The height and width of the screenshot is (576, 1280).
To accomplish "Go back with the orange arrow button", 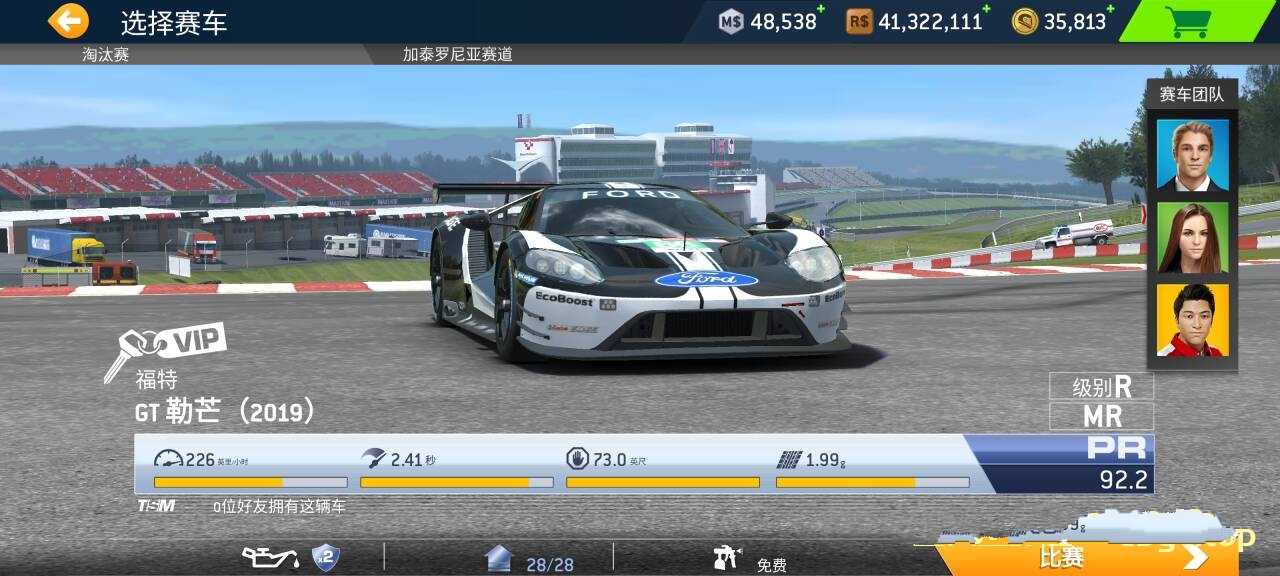I will pos(68,21).
